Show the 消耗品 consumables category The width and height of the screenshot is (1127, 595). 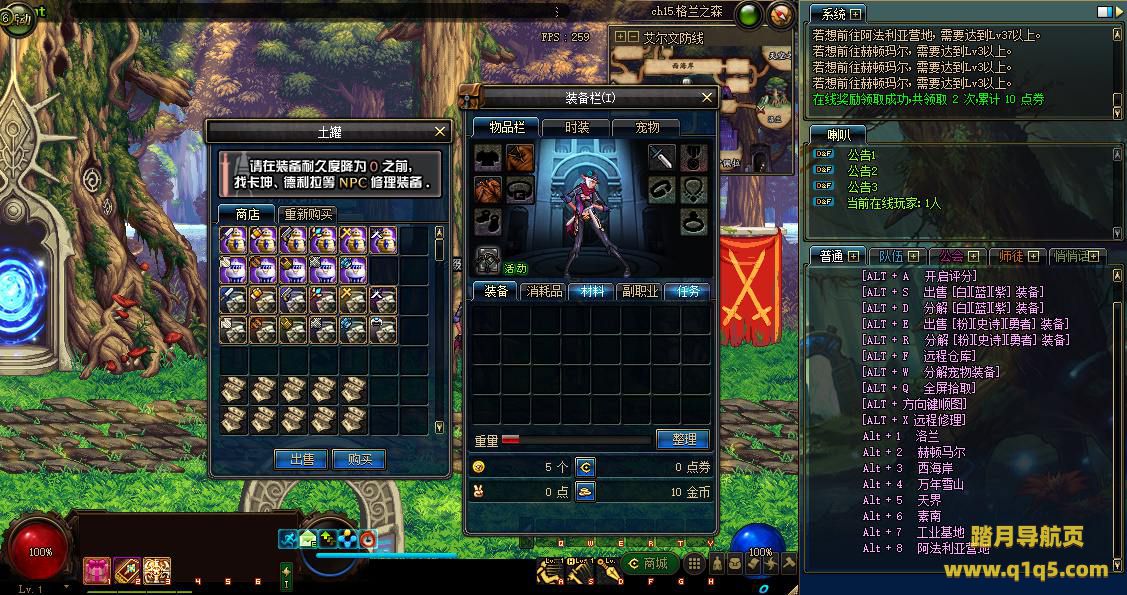click(544, 291)
